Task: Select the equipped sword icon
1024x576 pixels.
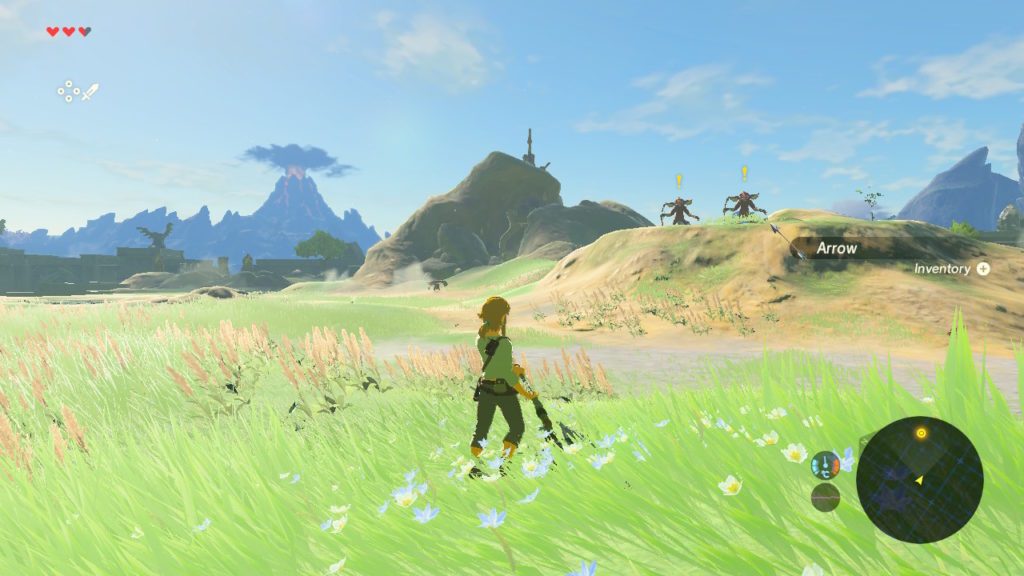Action: point(90,92)
